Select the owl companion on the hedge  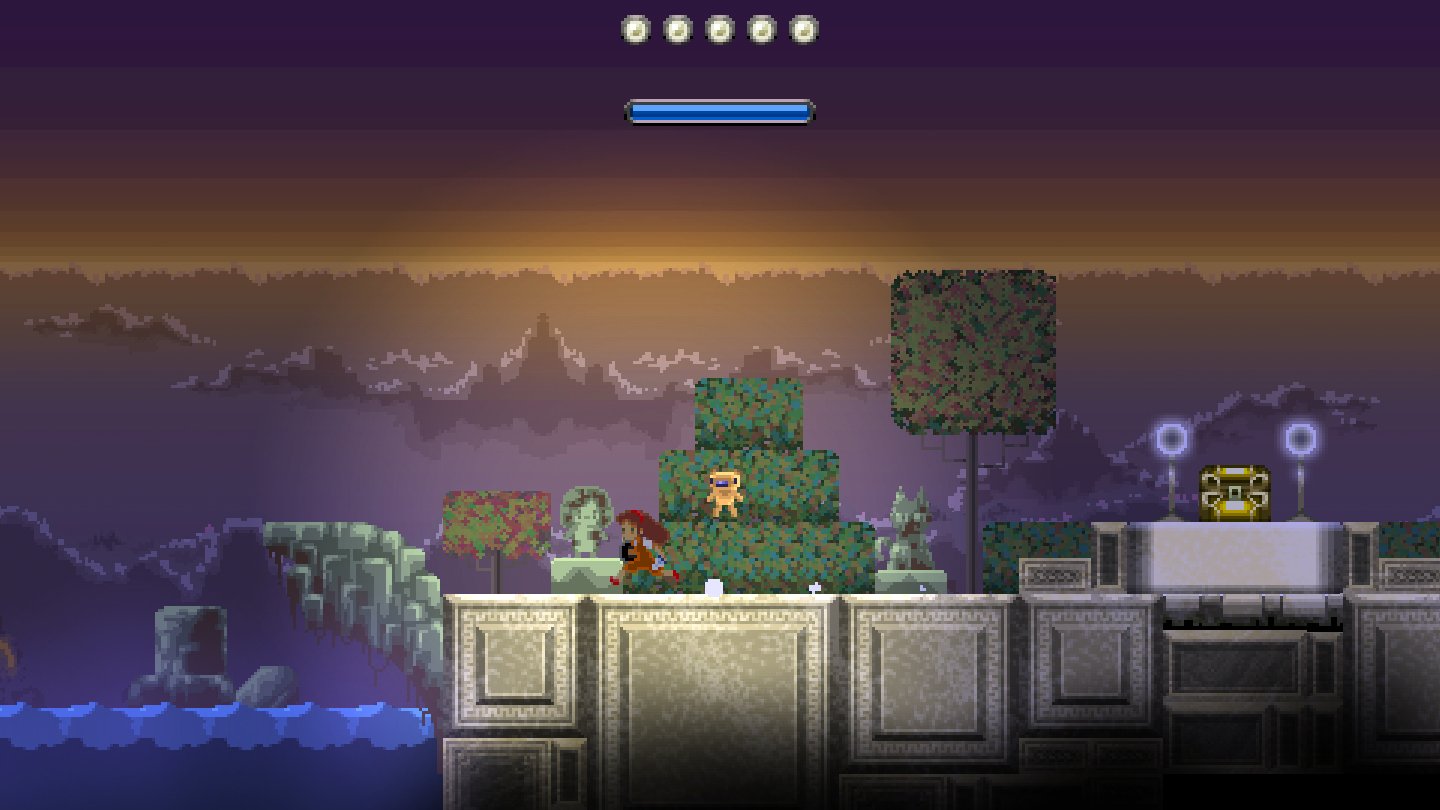point(724,490)
